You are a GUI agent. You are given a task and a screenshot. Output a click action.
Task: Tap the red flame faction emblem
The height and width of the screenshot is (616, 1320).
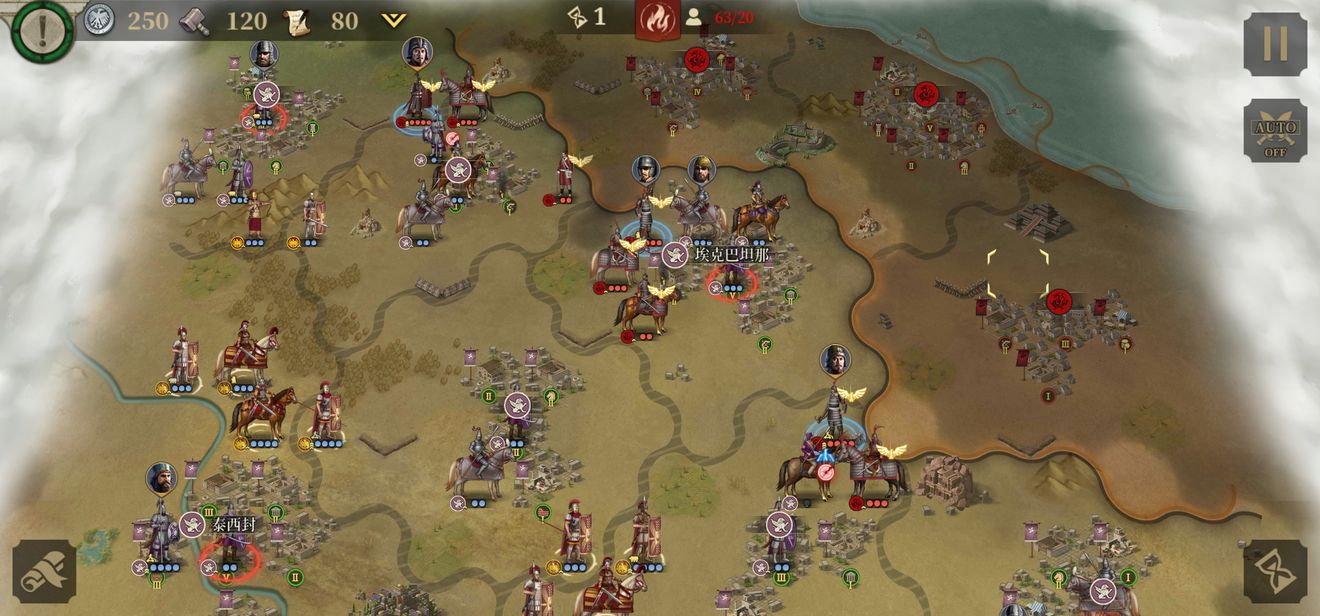point(657,18)
